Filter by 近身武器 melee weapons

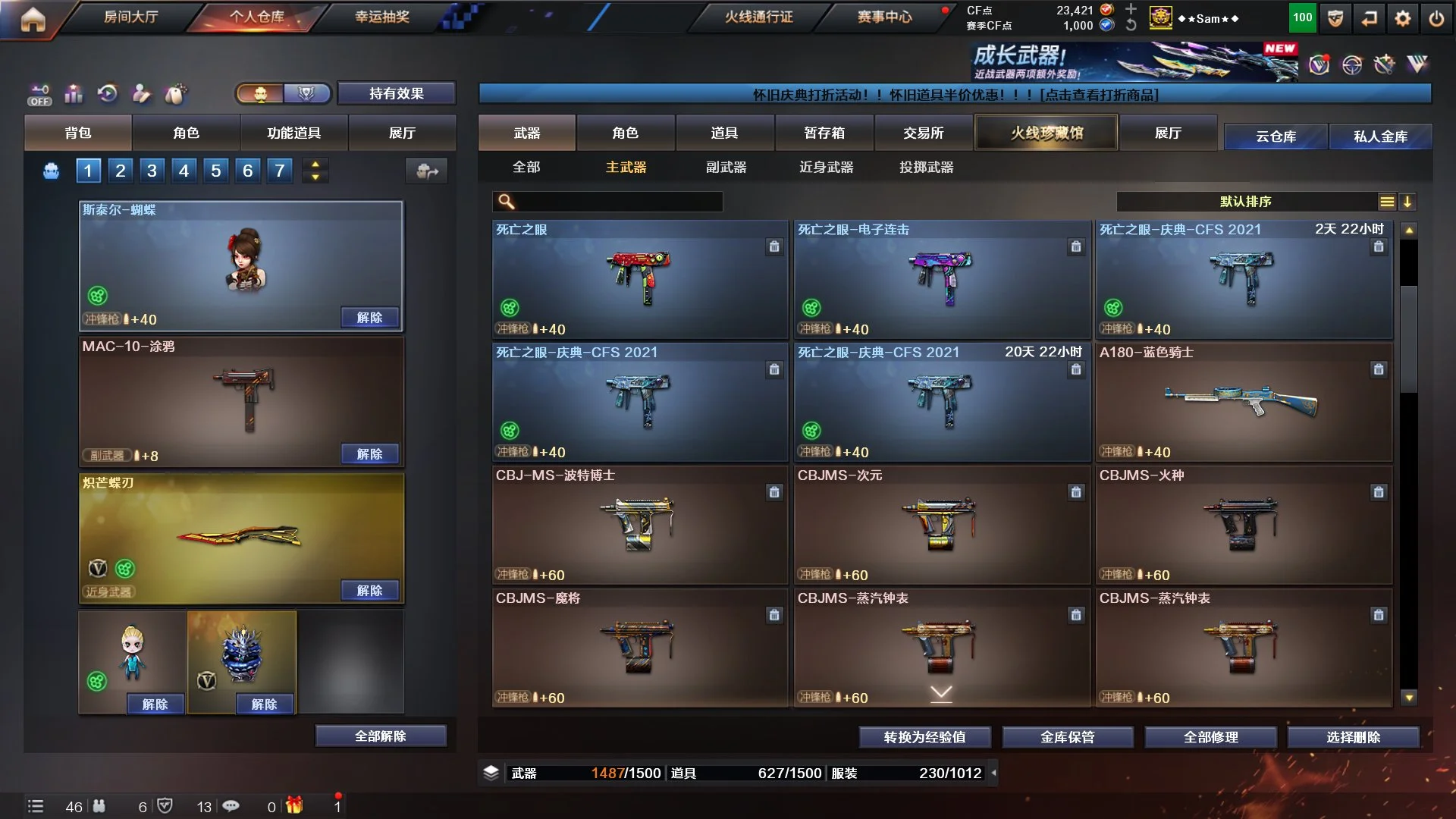826,167
